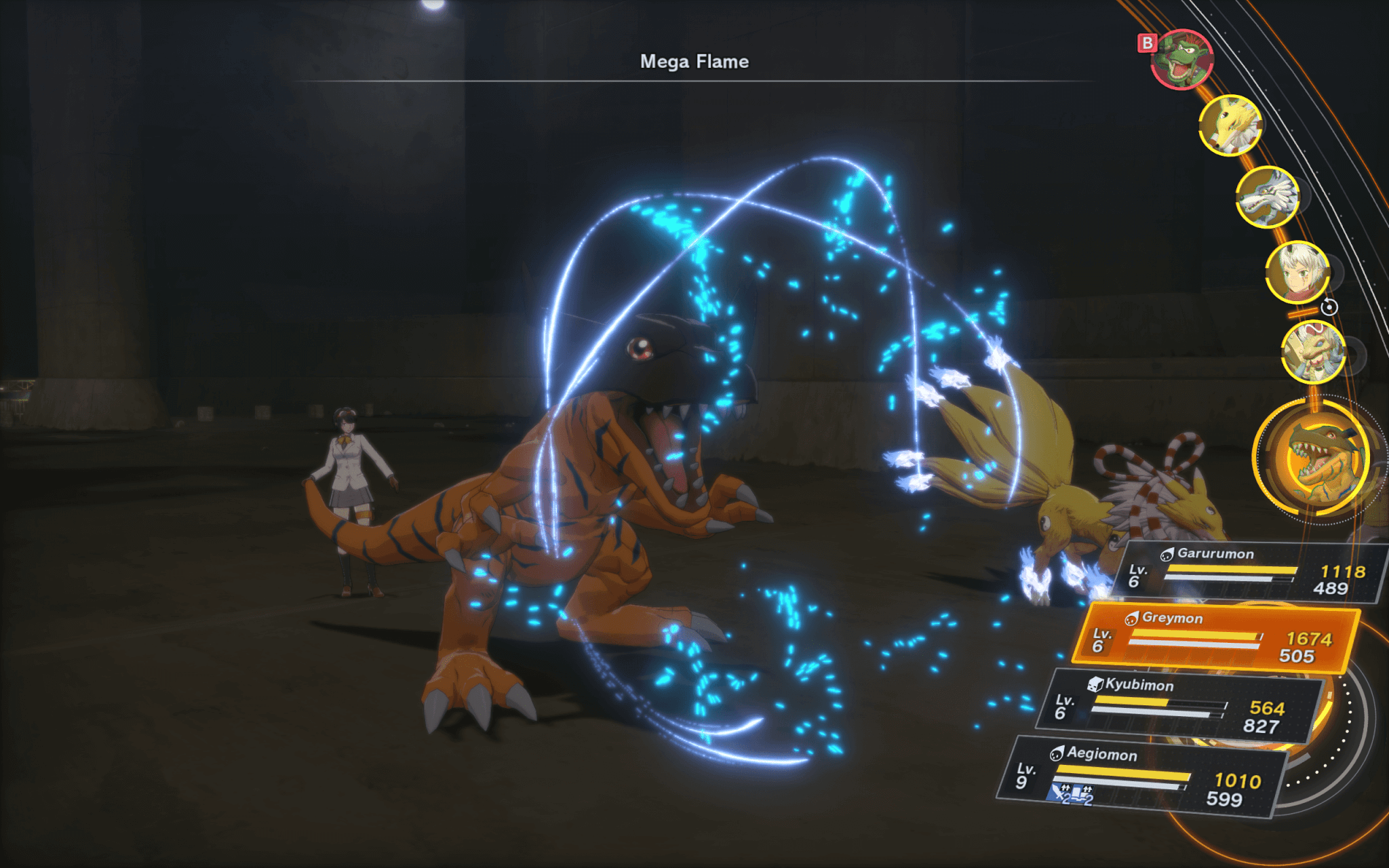Image resolution: width=1389 pixels, height=868 pixels.
Task: Select the Garurumon party status panel
Action: click(x=1249, y=573)
